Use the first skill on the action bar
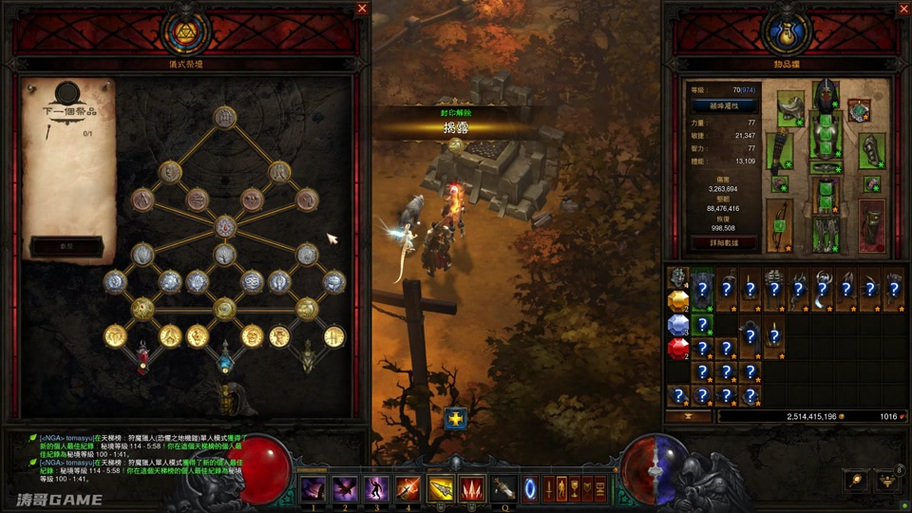 (x=314, y=489)
